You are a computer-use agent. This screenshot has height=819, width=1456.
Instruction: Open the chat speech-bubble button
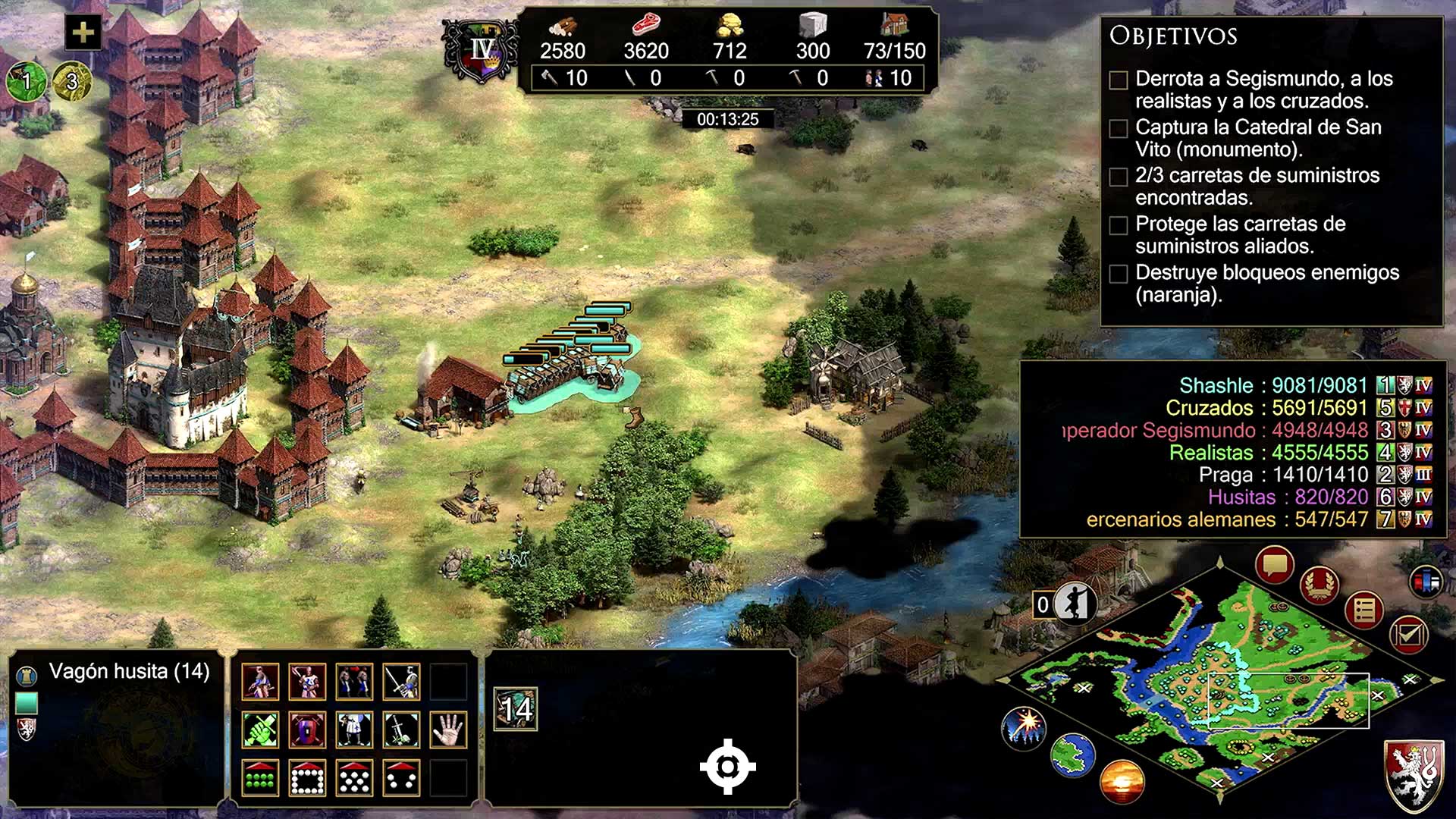pyautogui.click(x=1274, y=565)
